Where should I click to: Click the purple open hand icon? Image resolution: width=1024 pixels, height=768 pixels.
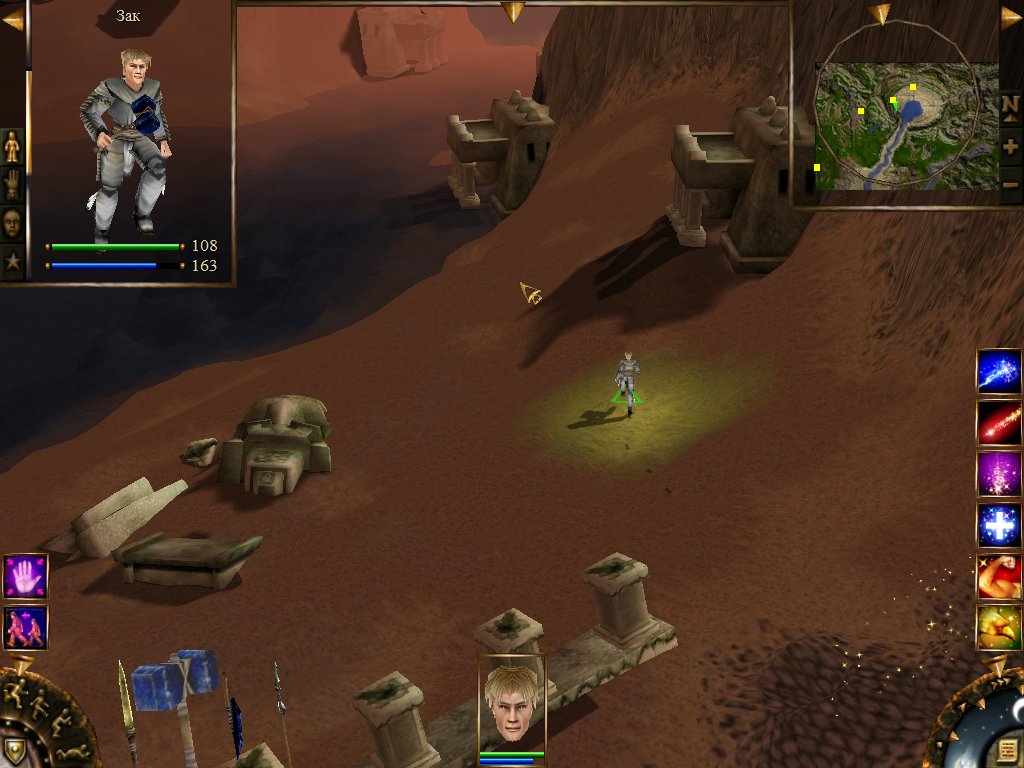pos(25,576)
